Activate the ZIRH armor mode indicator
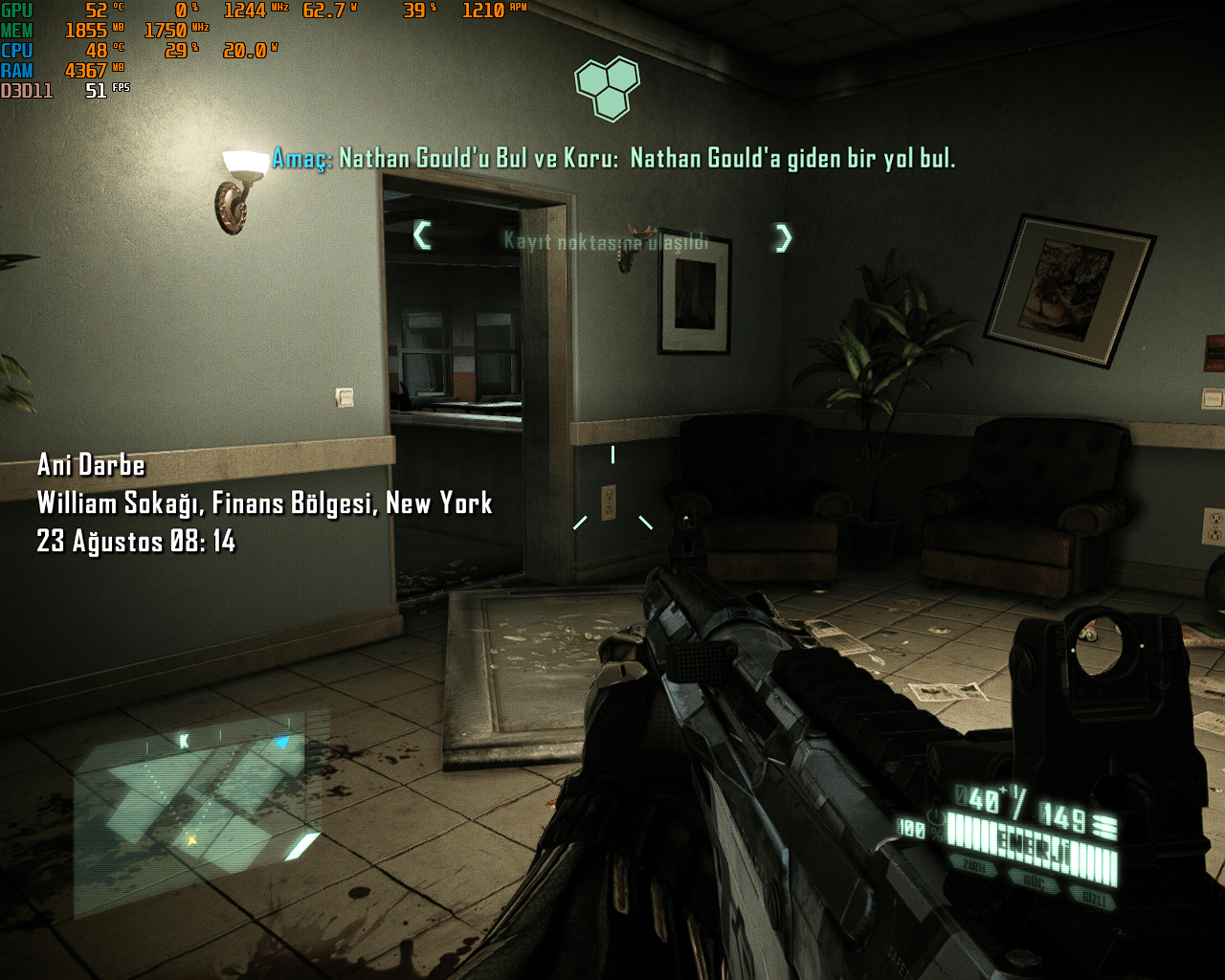This screenshot has height=980, width=1225. (975, 867)
